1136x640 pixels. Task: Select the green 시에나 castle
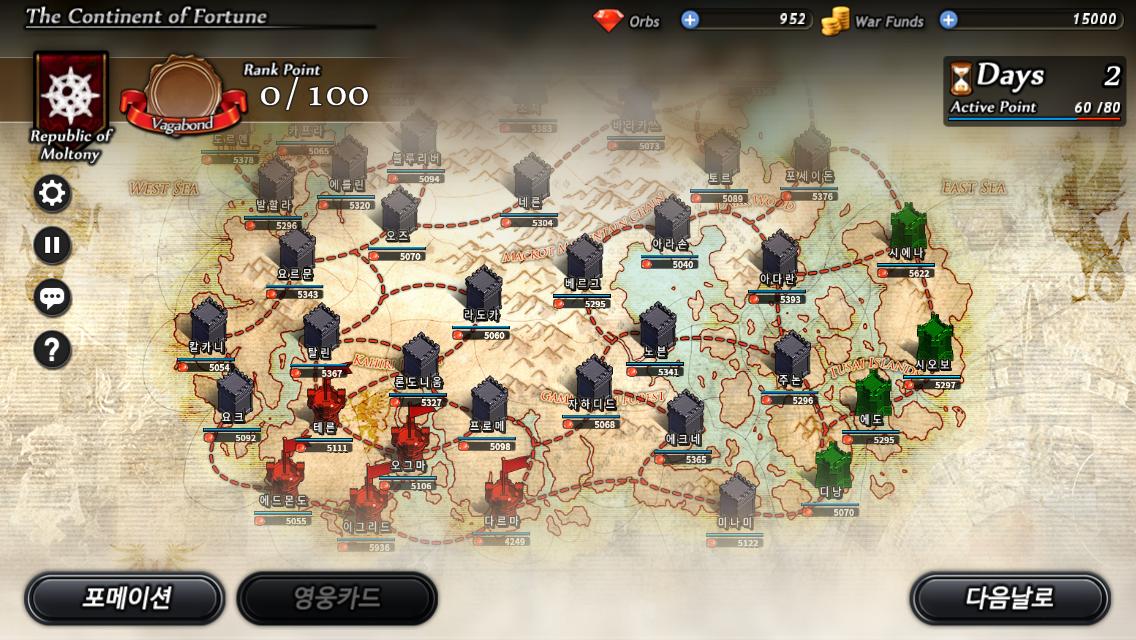908,232
